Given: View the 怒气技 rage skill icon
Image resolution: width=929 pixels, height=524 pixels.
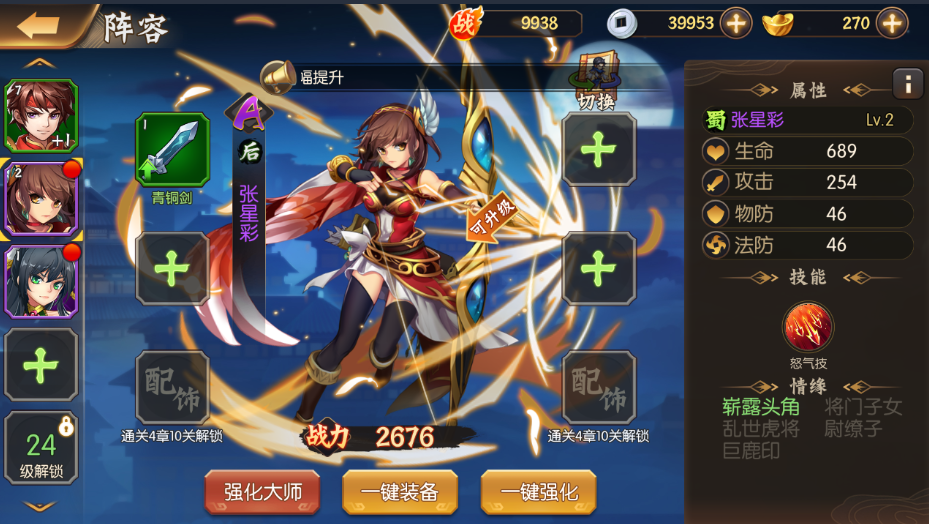Looking at the screenshot, I should 808,327.
